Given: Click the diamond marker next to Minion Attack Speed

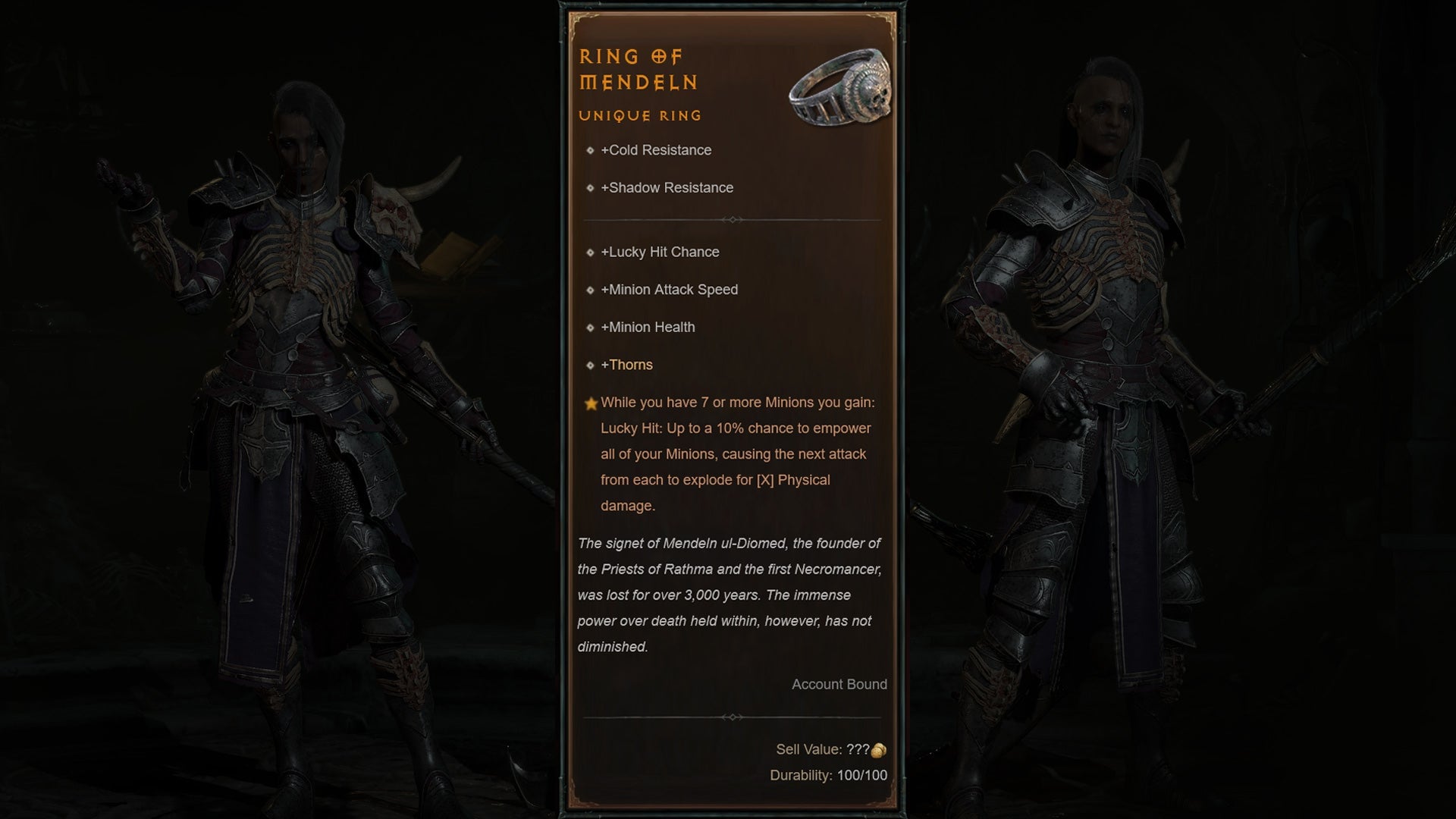Looking at the screenshot, I should 591,290.
